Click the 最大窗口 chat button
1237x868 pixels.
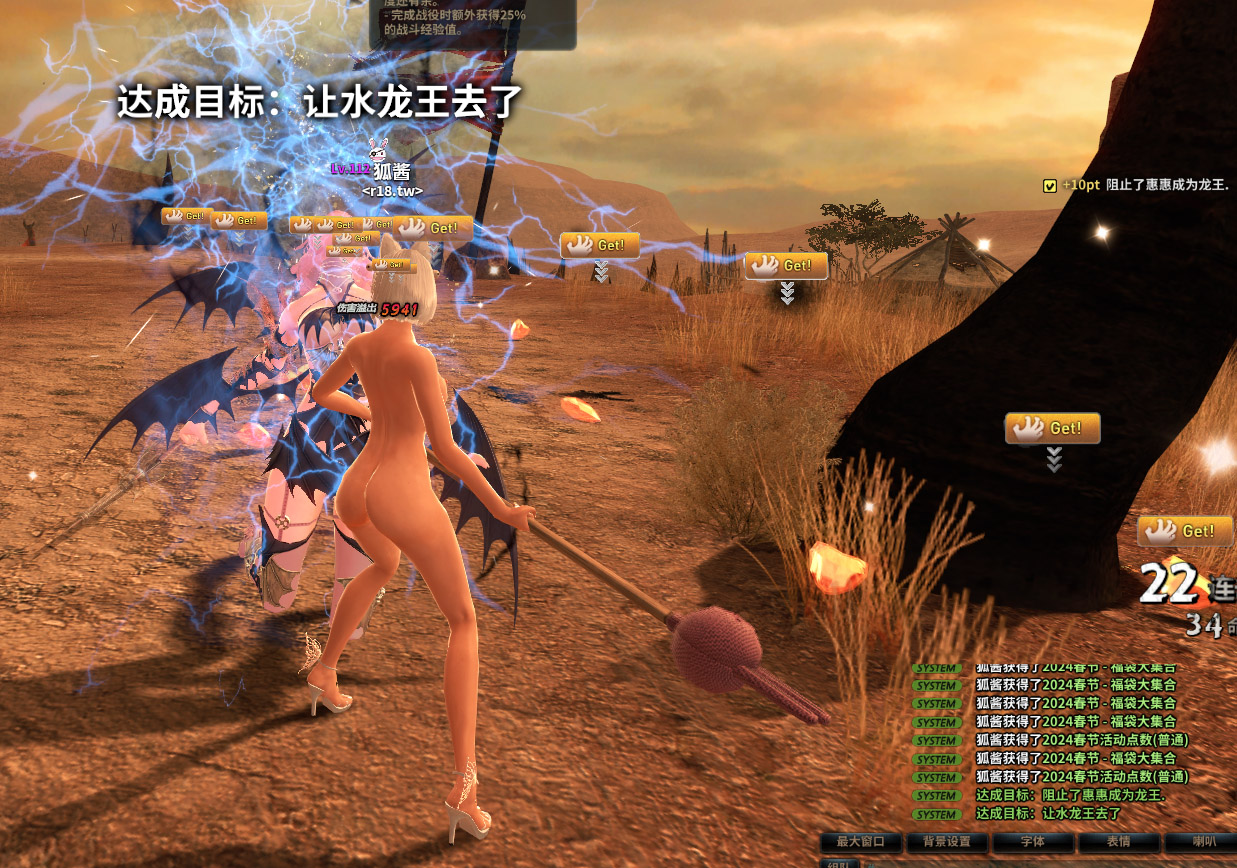[861, 842]
